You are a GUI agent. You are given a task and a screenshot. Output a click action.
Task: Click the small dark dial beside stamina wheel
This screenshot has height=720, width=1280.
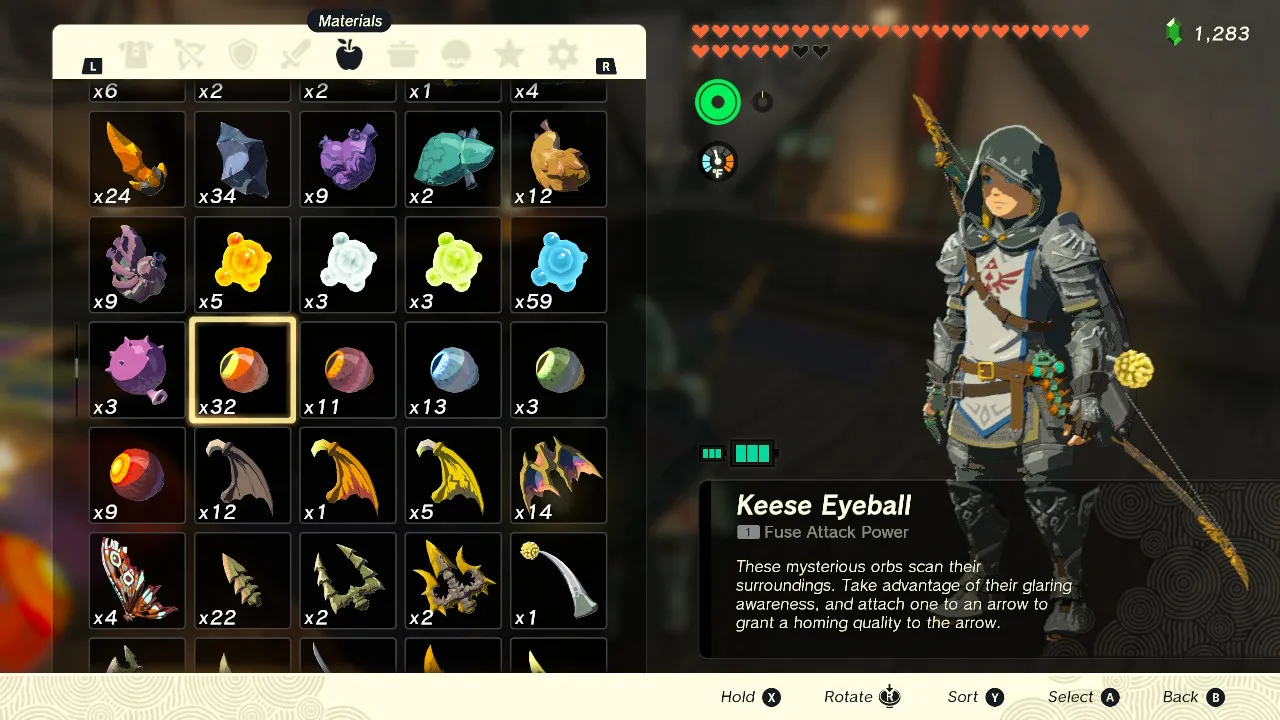(761, 100)
